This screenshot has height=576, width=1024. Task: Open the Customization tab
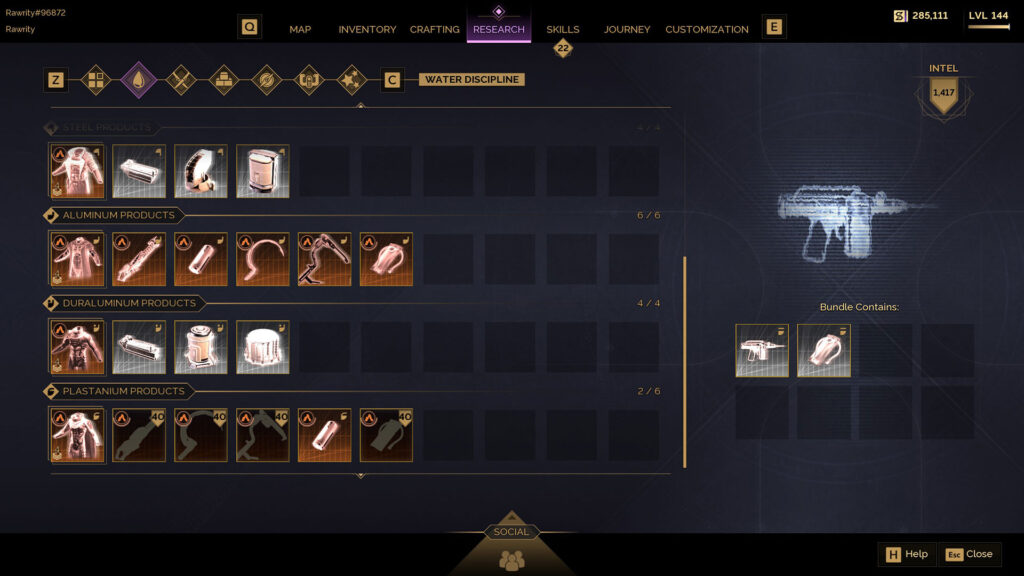pos(706,29)
